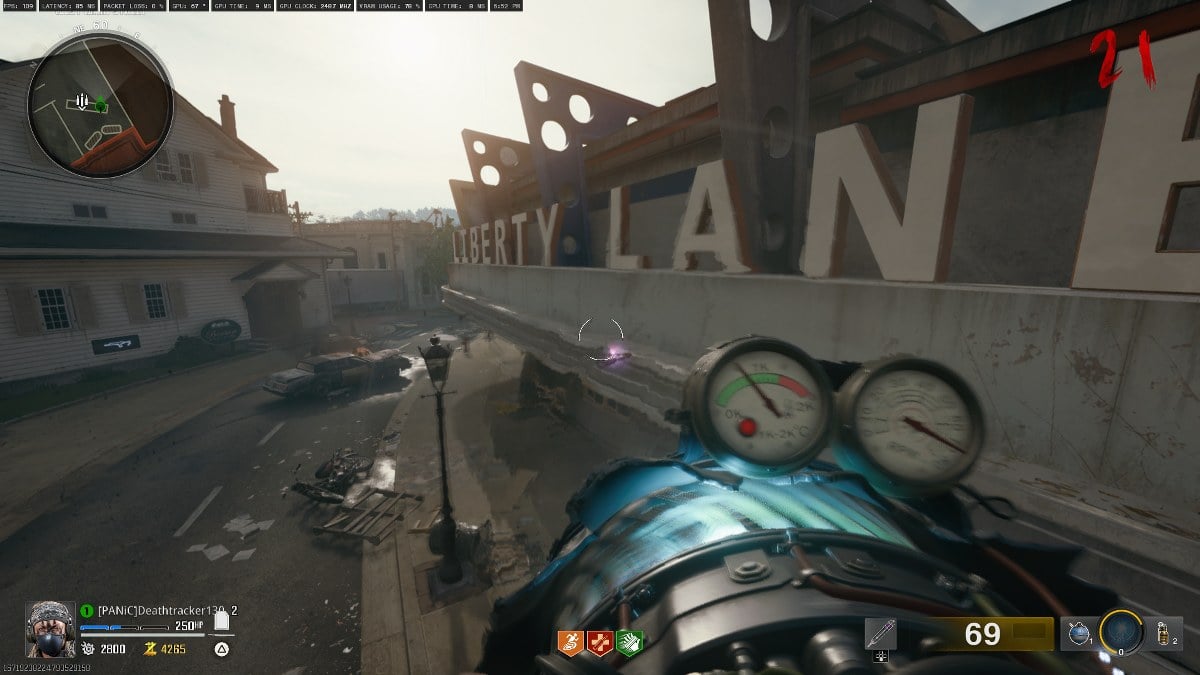Click the orange Stamin-Up perk icon
Screen dimensions: 1200x675
tap(571, 642)
